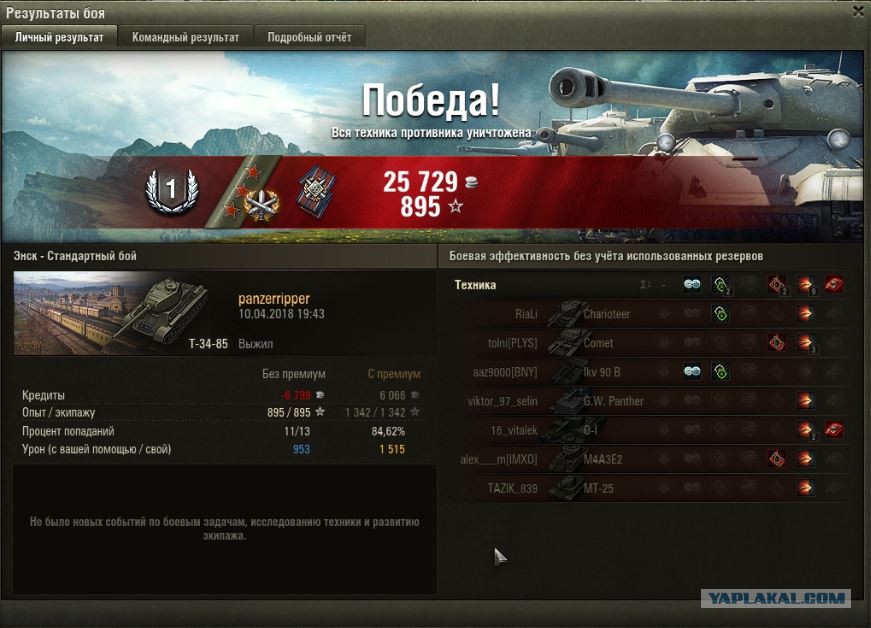The image size is (871, 628).
Task: Inspect the medal with crossed guns and stars
Action: pyautogui.click(x=262, y=199)
